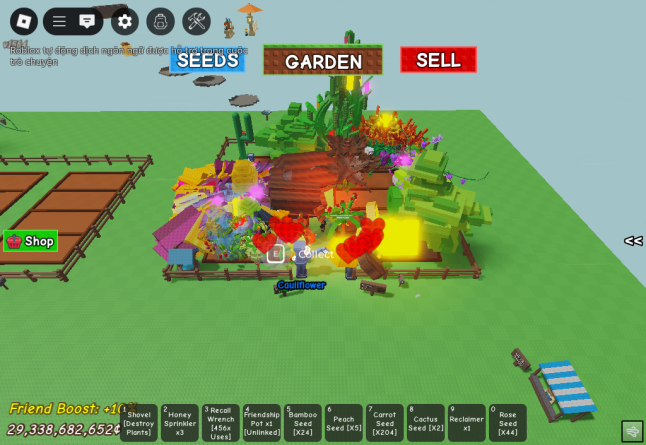Open the Roblox main menu

[x=24, y=21]
